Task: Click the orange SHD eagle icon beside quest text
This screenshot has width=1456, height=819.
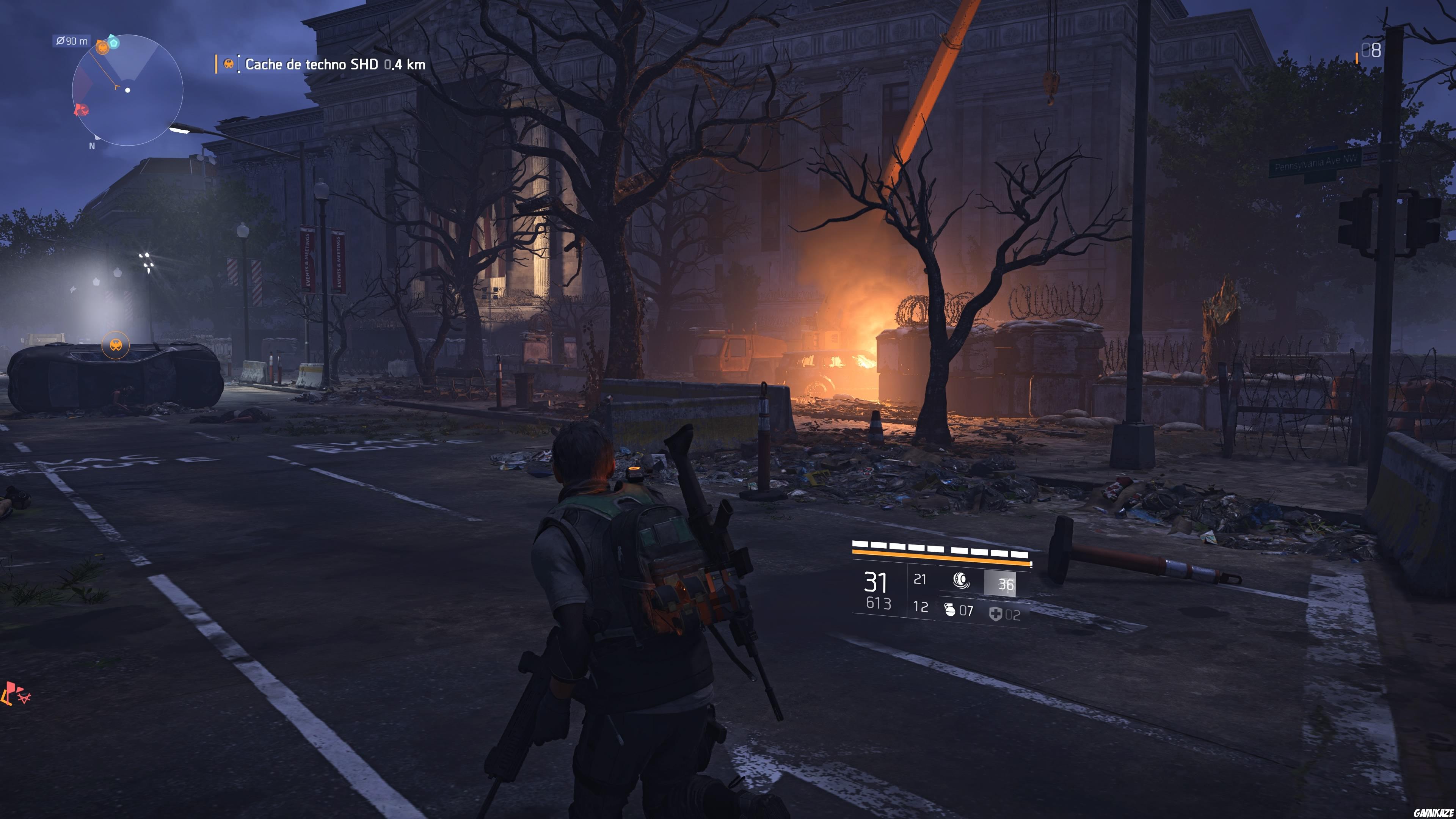Action: [229, 64]
